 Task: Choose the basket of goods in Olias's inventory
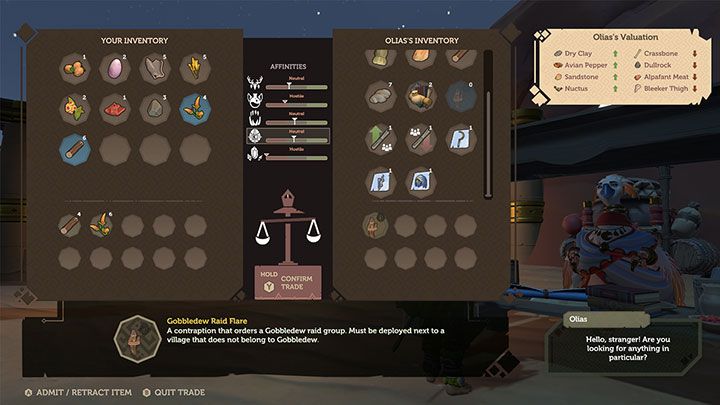[421, 96]
